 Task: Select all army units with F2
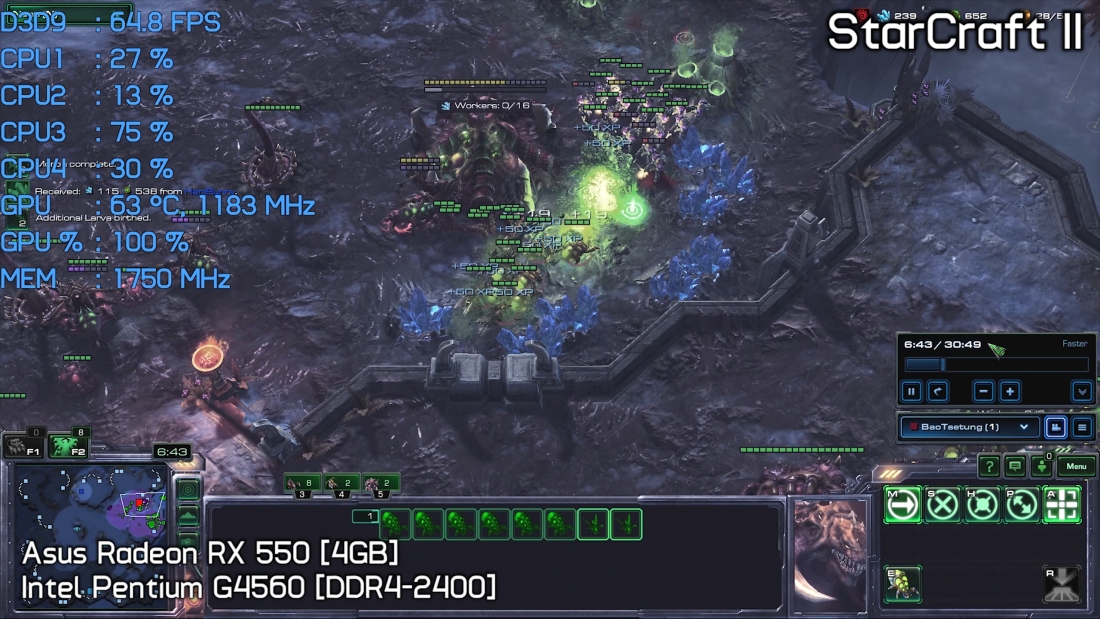69,445
